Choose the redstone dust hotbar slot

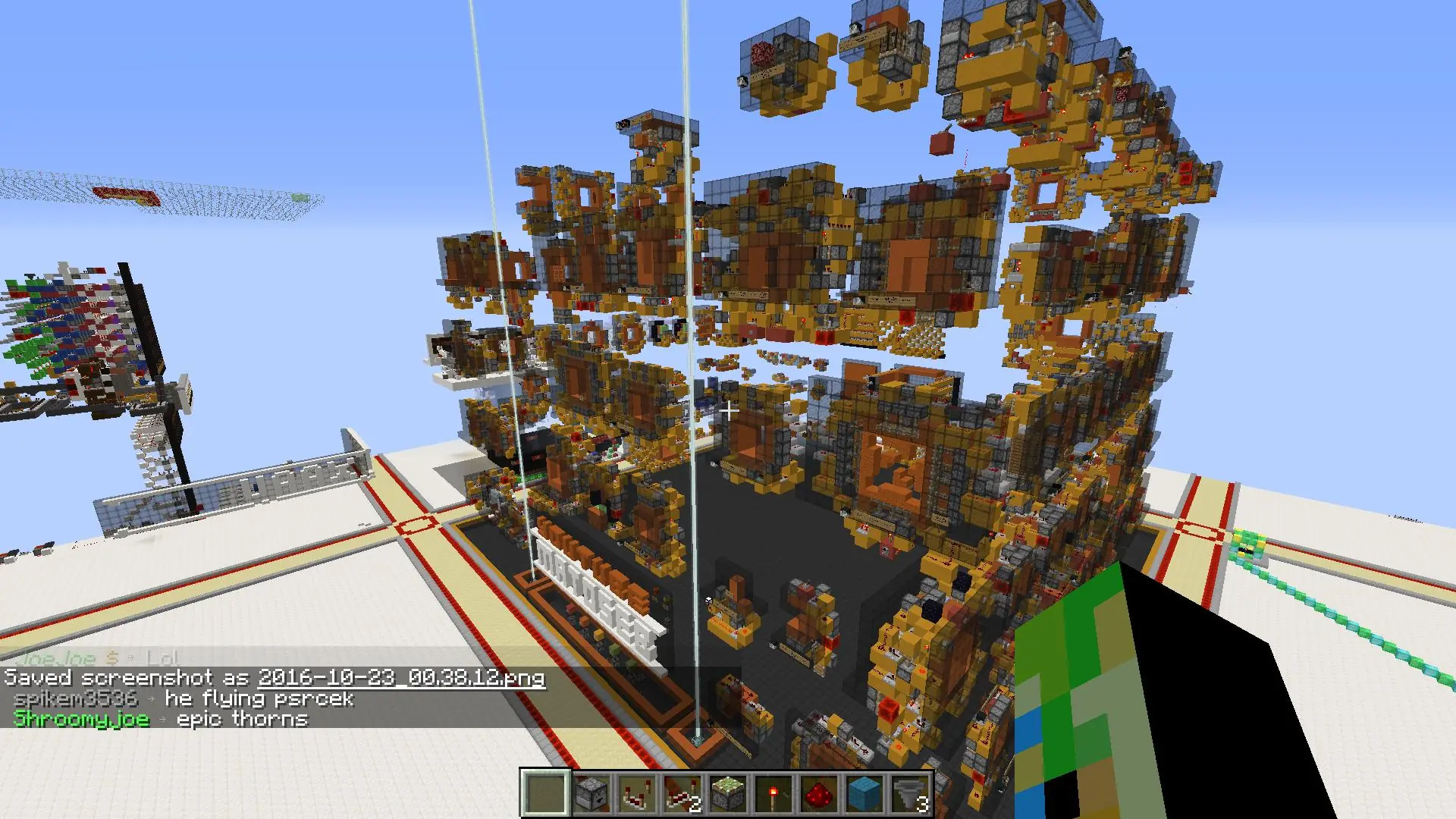[x=818, y=793]
